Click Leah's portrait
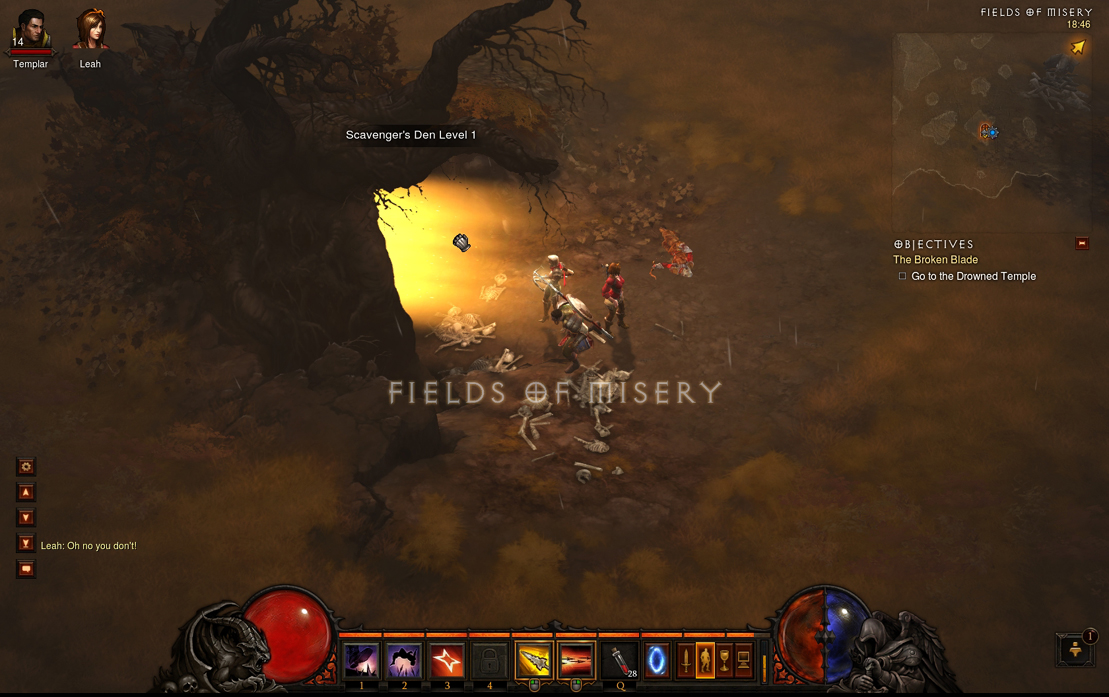 point(90,31)
